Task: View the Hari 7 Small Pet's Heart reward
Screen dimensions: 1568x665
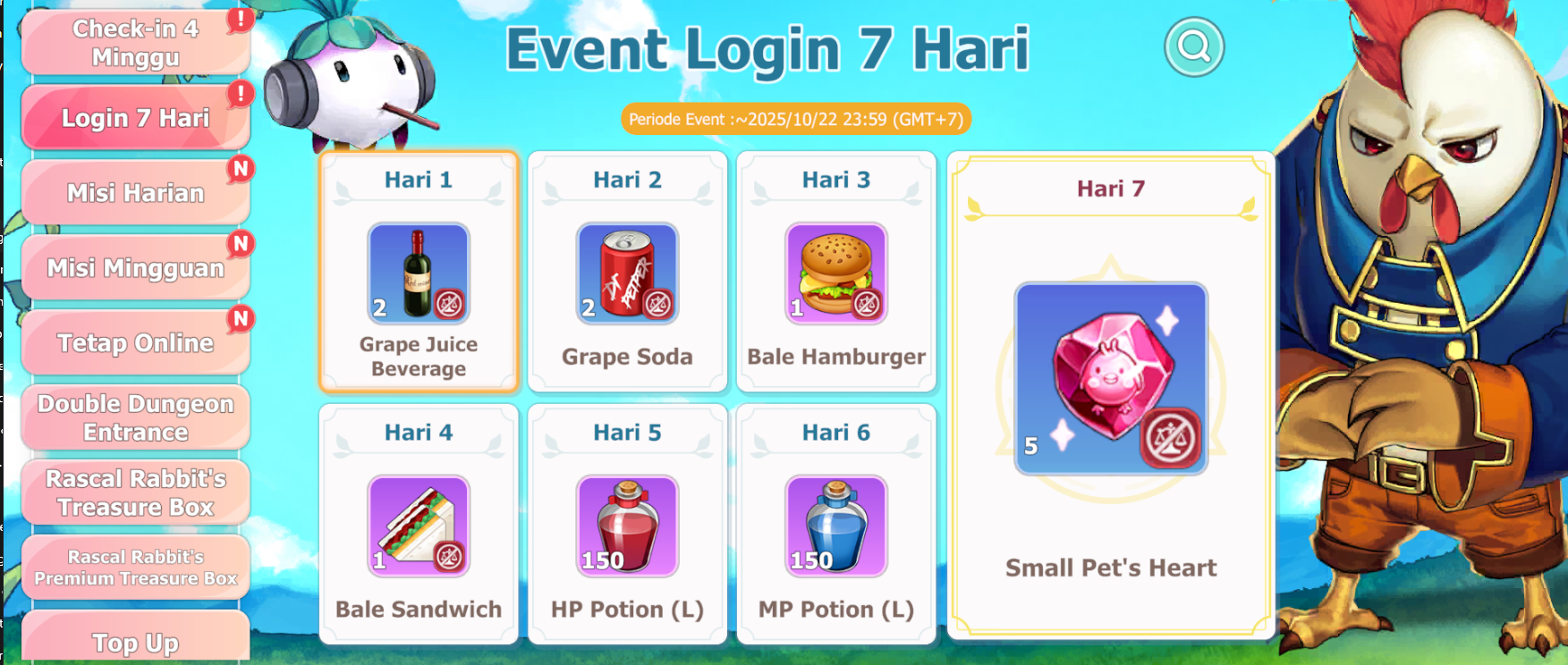Action: (1111, 379)
